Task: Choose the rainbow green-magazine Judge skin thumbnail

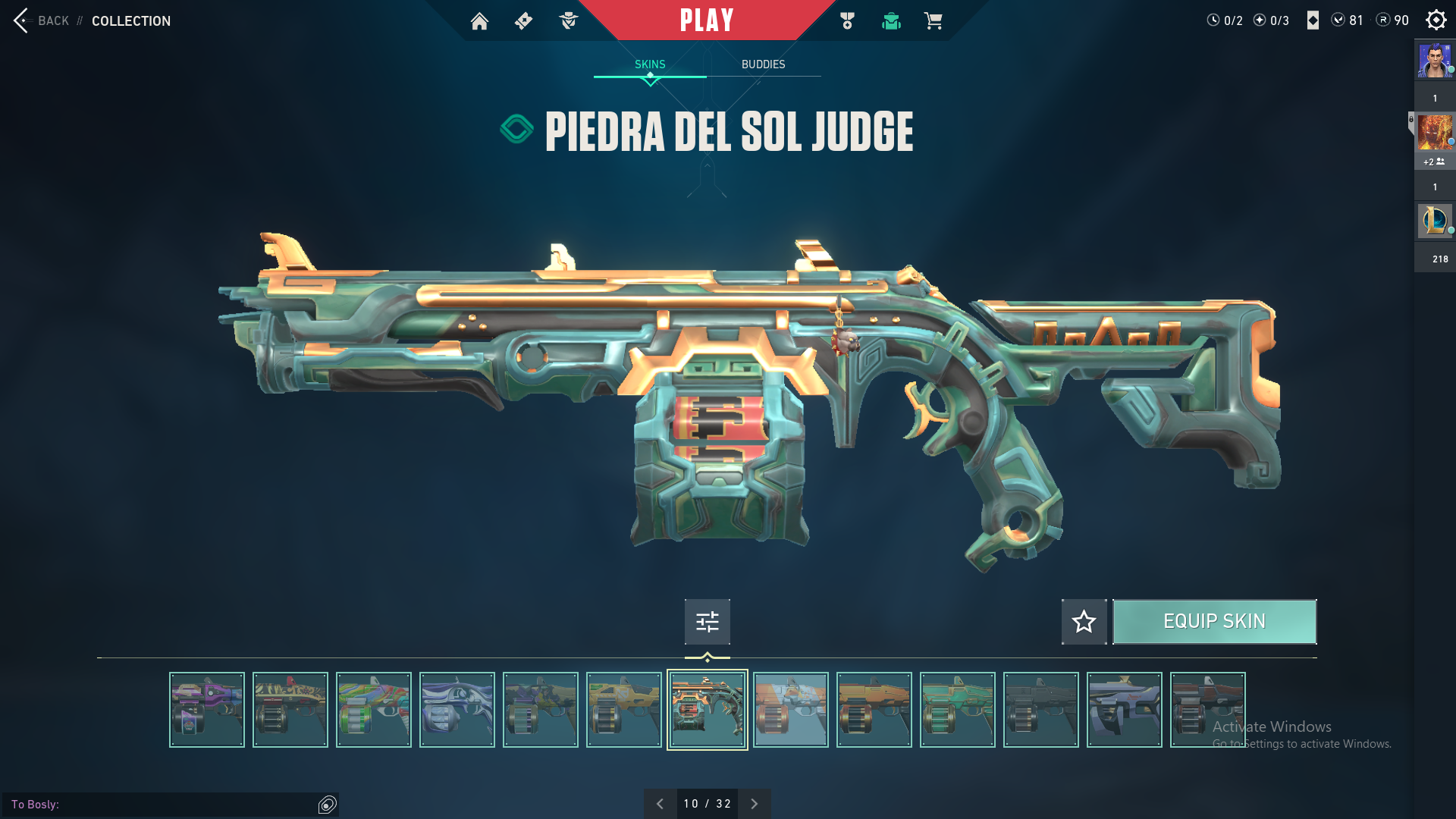Action: 374,710
